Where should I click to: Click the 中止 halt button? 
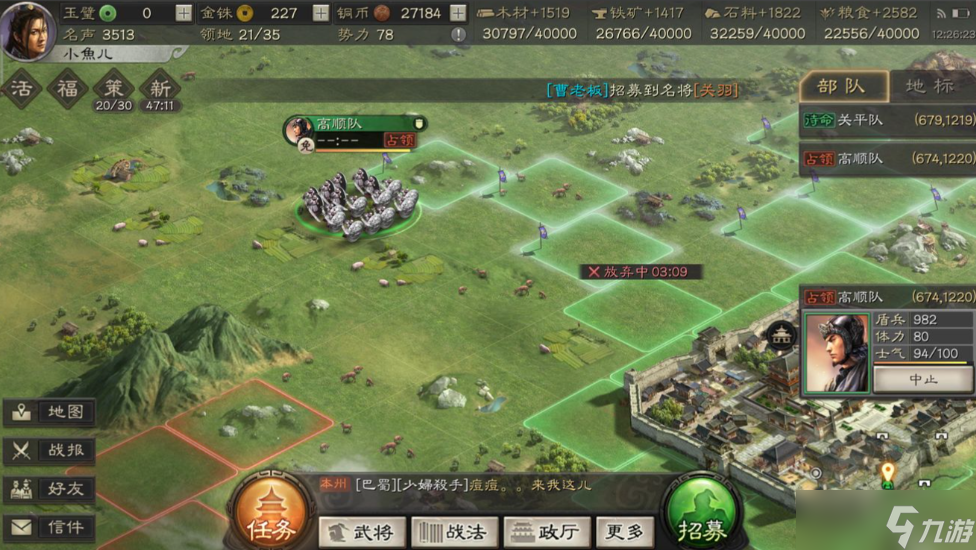(x=922, y=380)
